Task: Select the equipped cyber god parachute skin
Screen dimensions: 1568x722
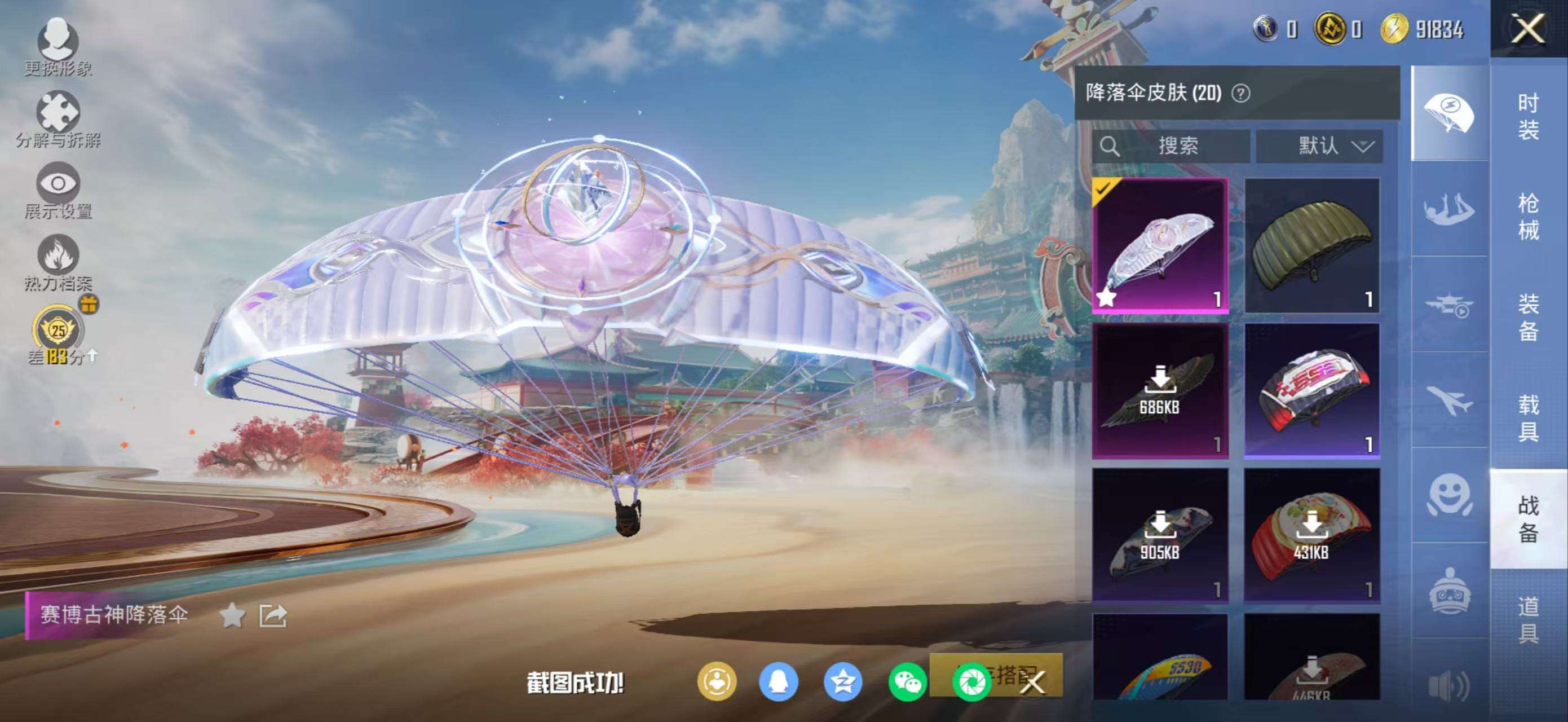Action: click(1160, 246)
